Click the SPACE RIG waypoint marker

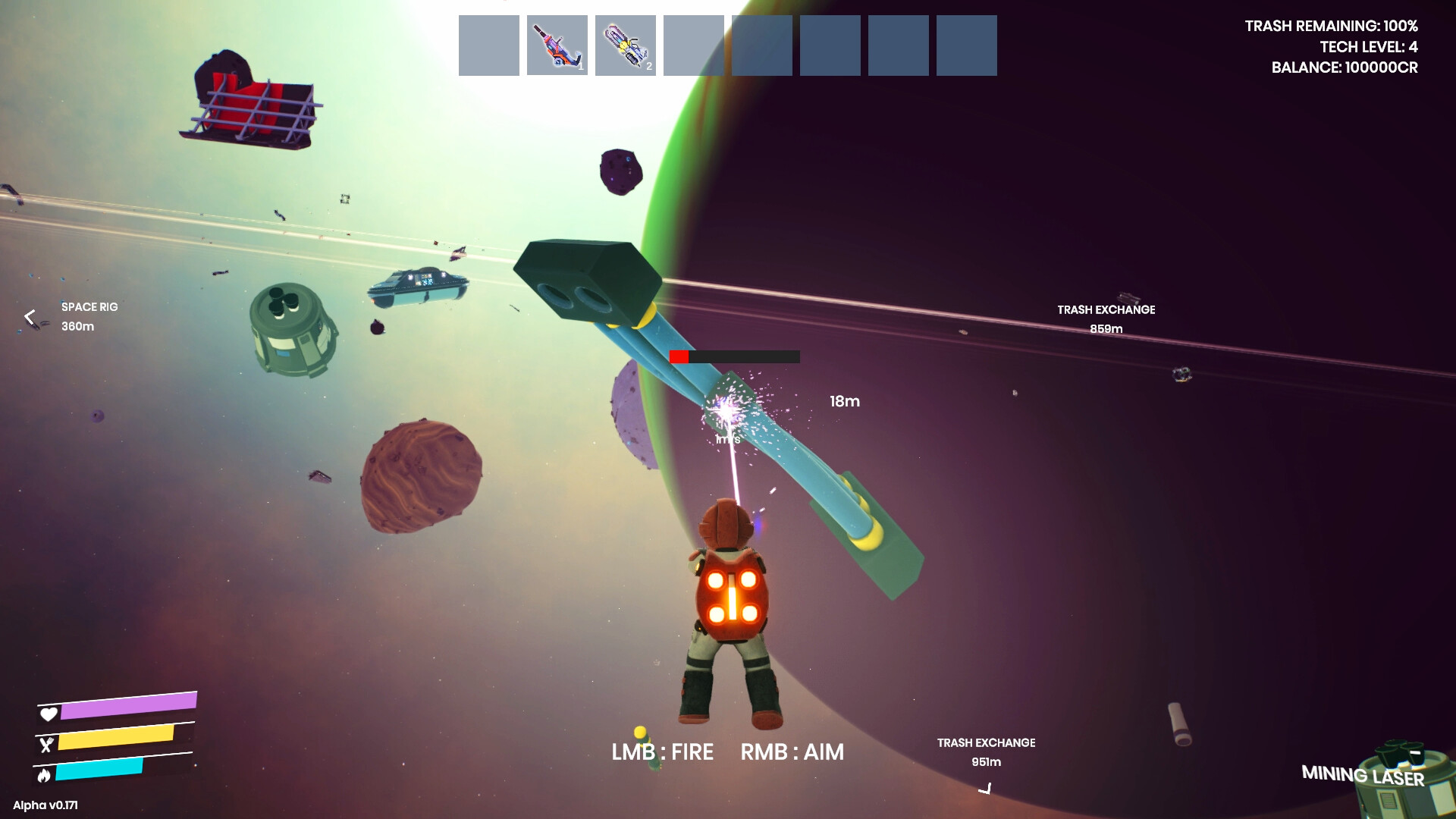(89, 316)
